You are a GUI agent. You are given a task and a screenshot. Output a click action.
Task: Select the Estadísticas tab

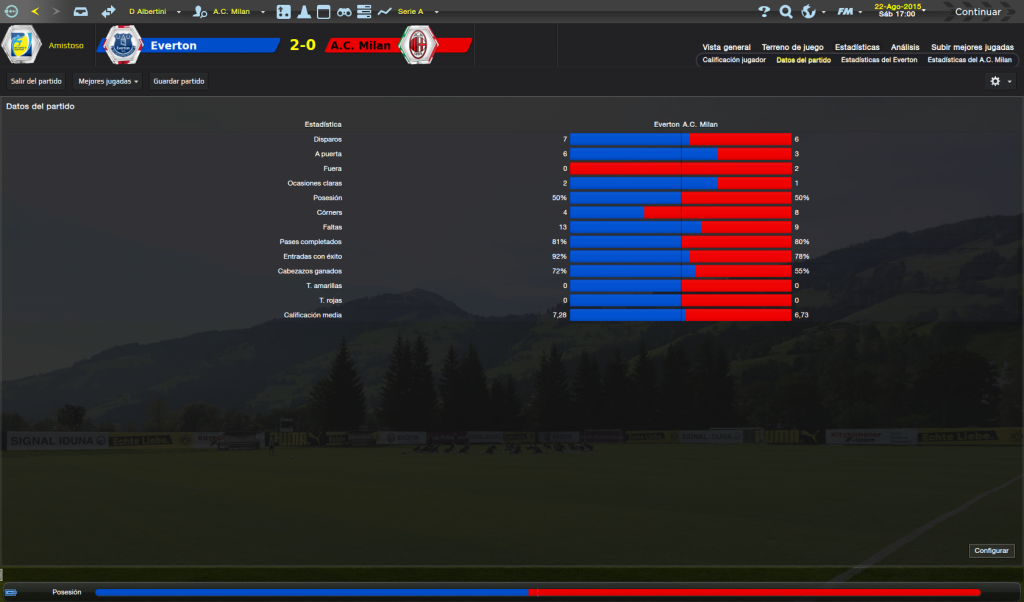(857, 47)
